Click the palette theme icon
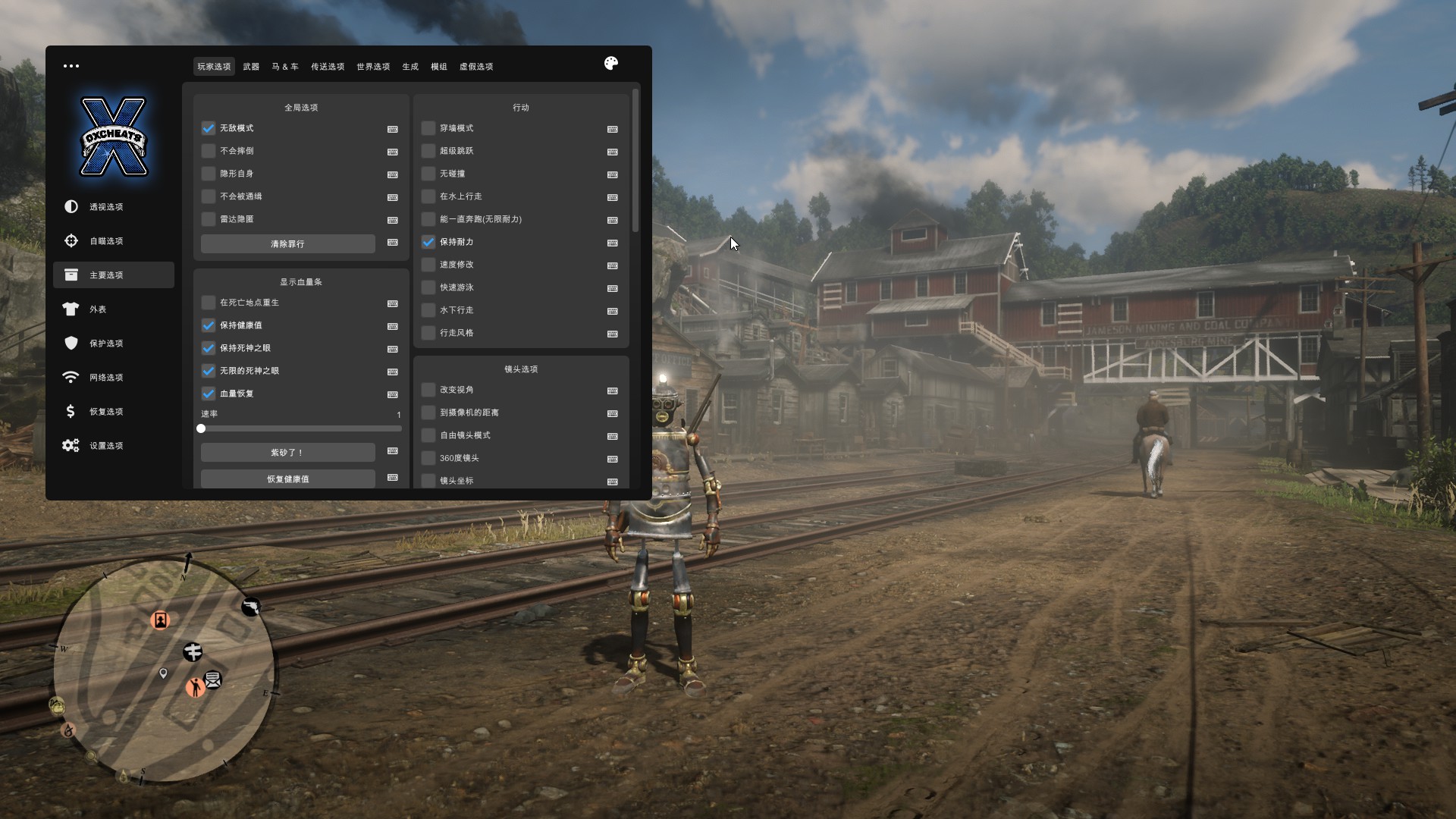This screenshot has height=819, width=1456. [x=611, y=64]
